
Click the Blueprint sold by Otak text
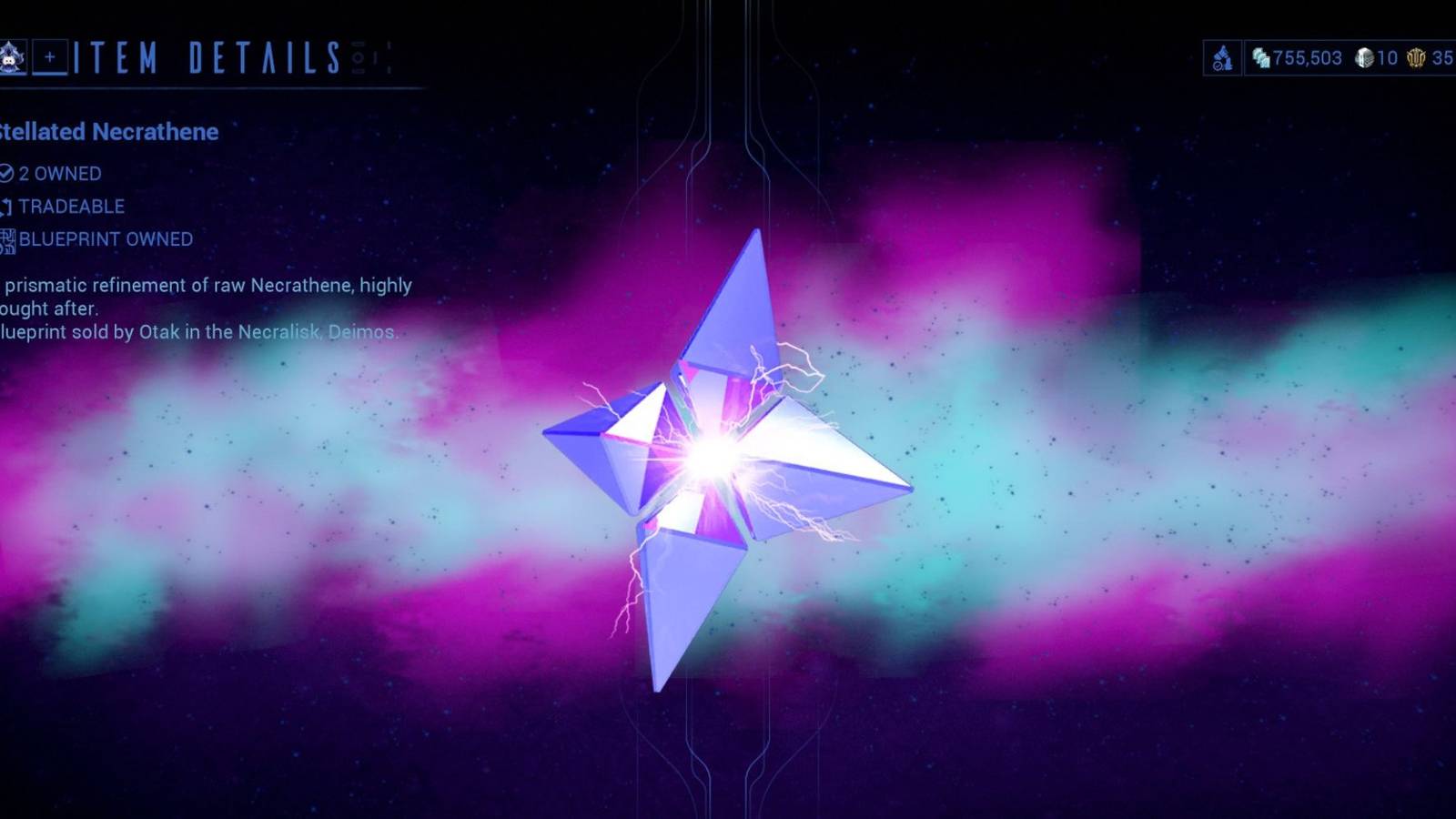pos(198,333)
